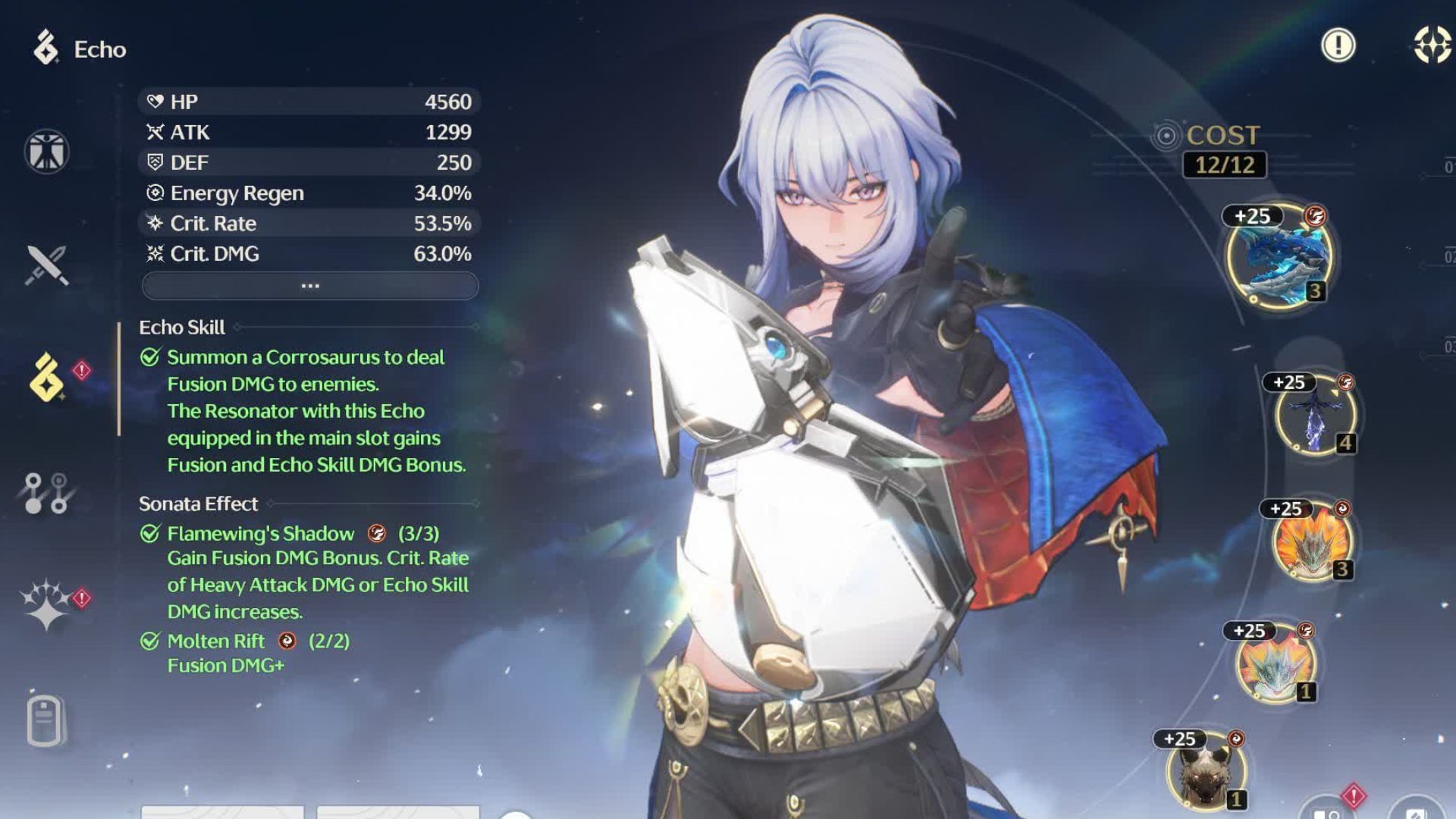
Task: Open the character attributes tab
Action: 46,151
